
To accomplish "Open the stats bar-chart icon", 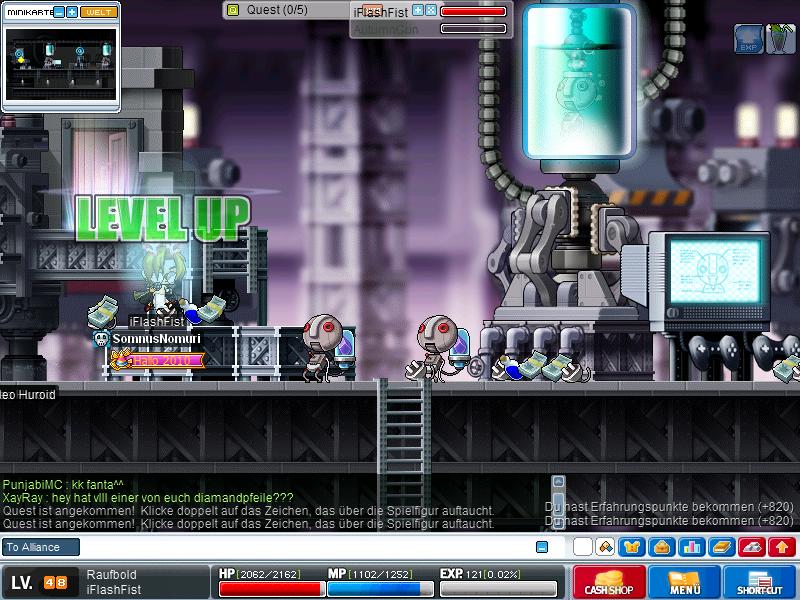I will coord(691,547).
